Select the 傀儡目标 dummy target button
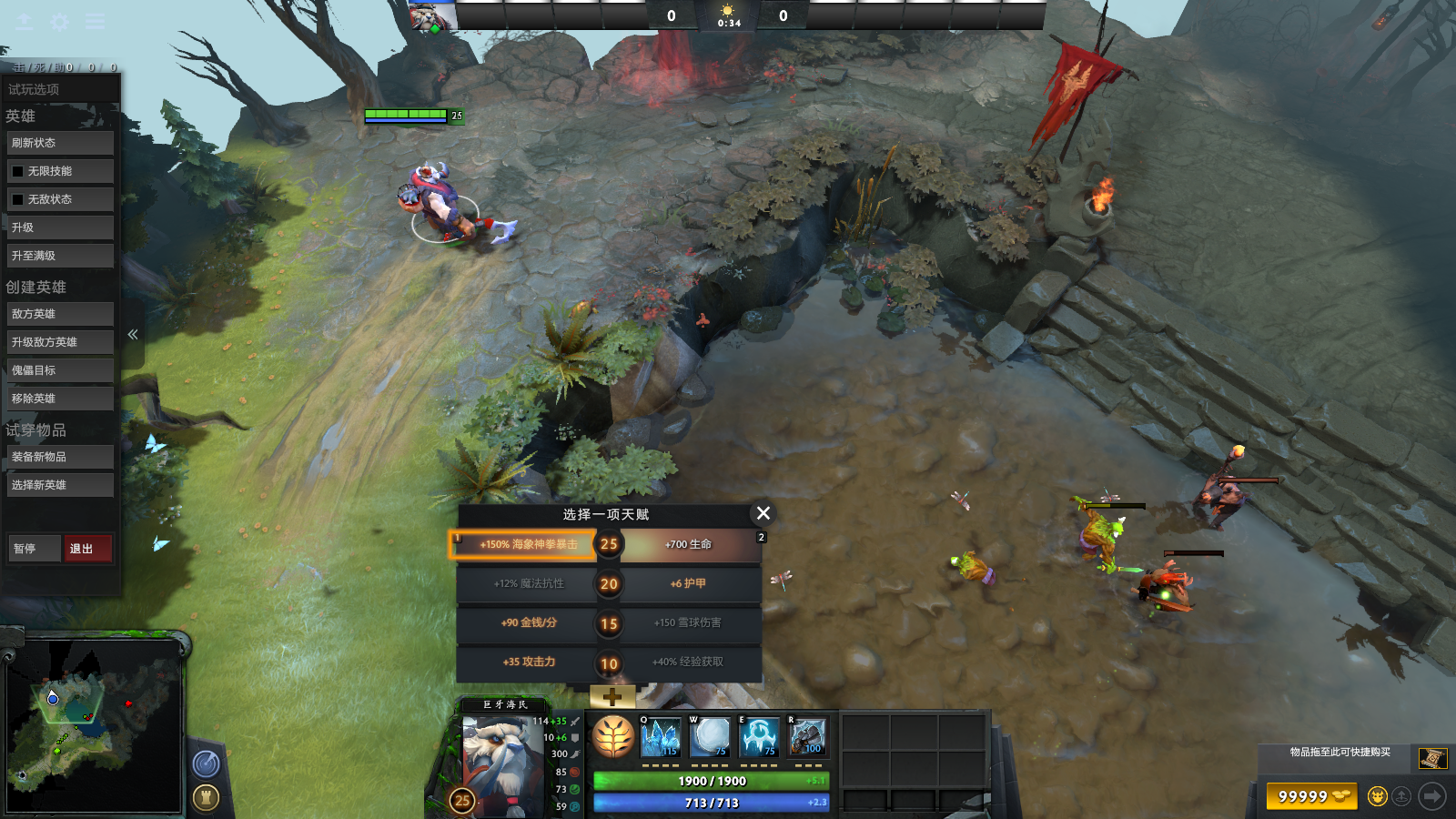1456x819 pixels. 60,370
